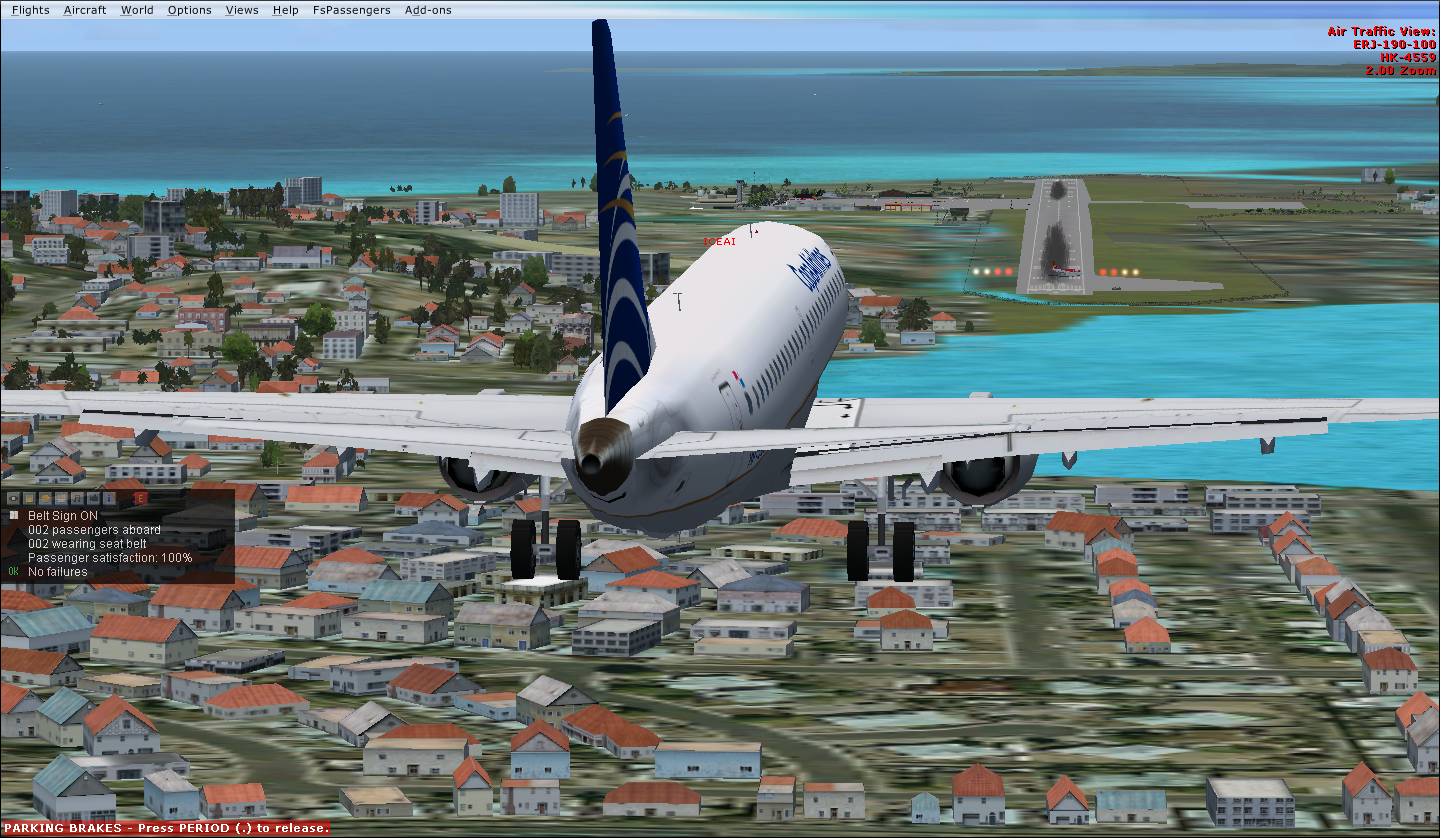The width and height of the screenshot is (1440, 838).
Task: Open the Help menu
Action: coord(285,10)
